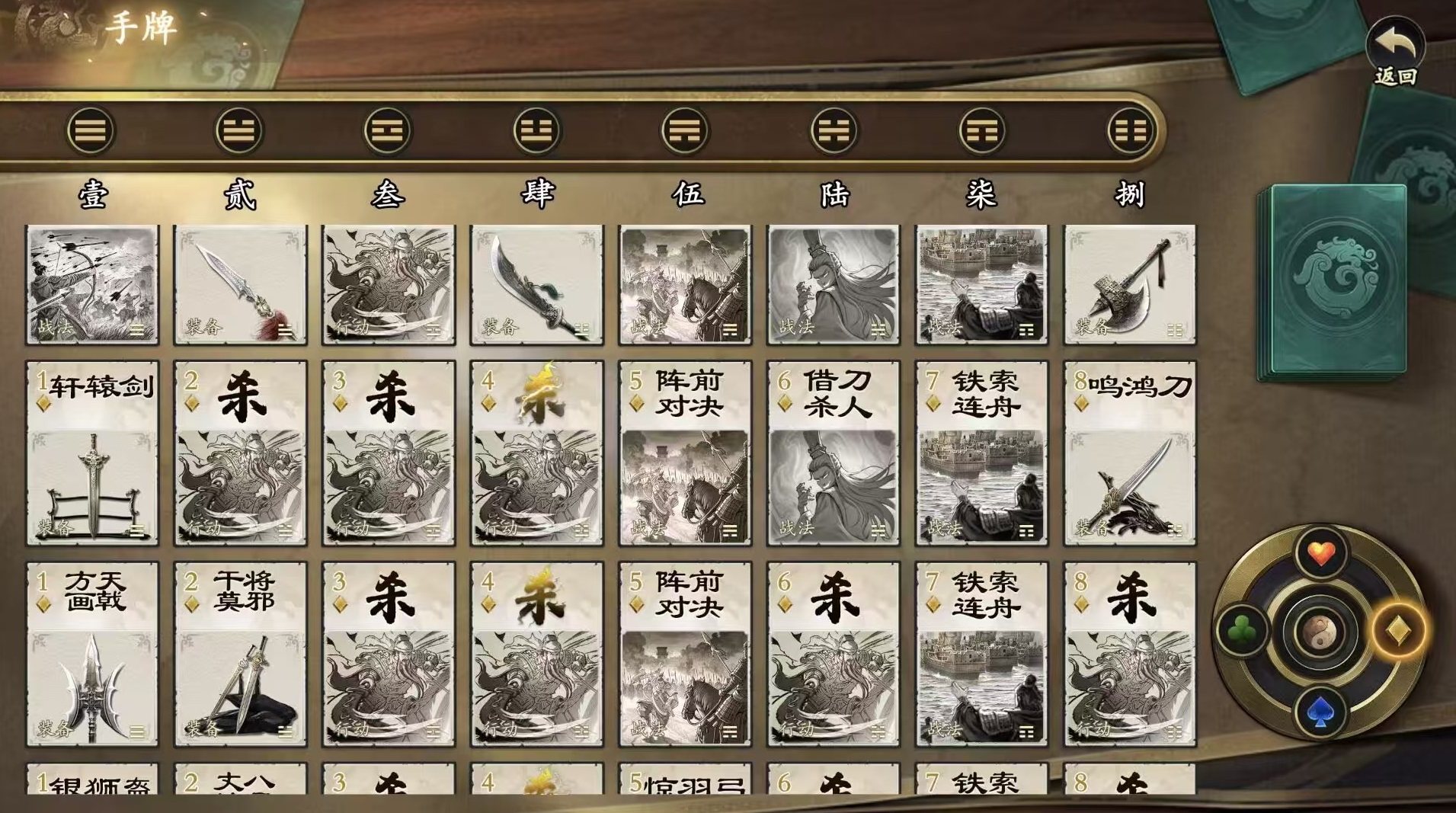This screenshot has width=1456, height=813.
Task: Collapse the 叁 column of cards
Action: 387,197
